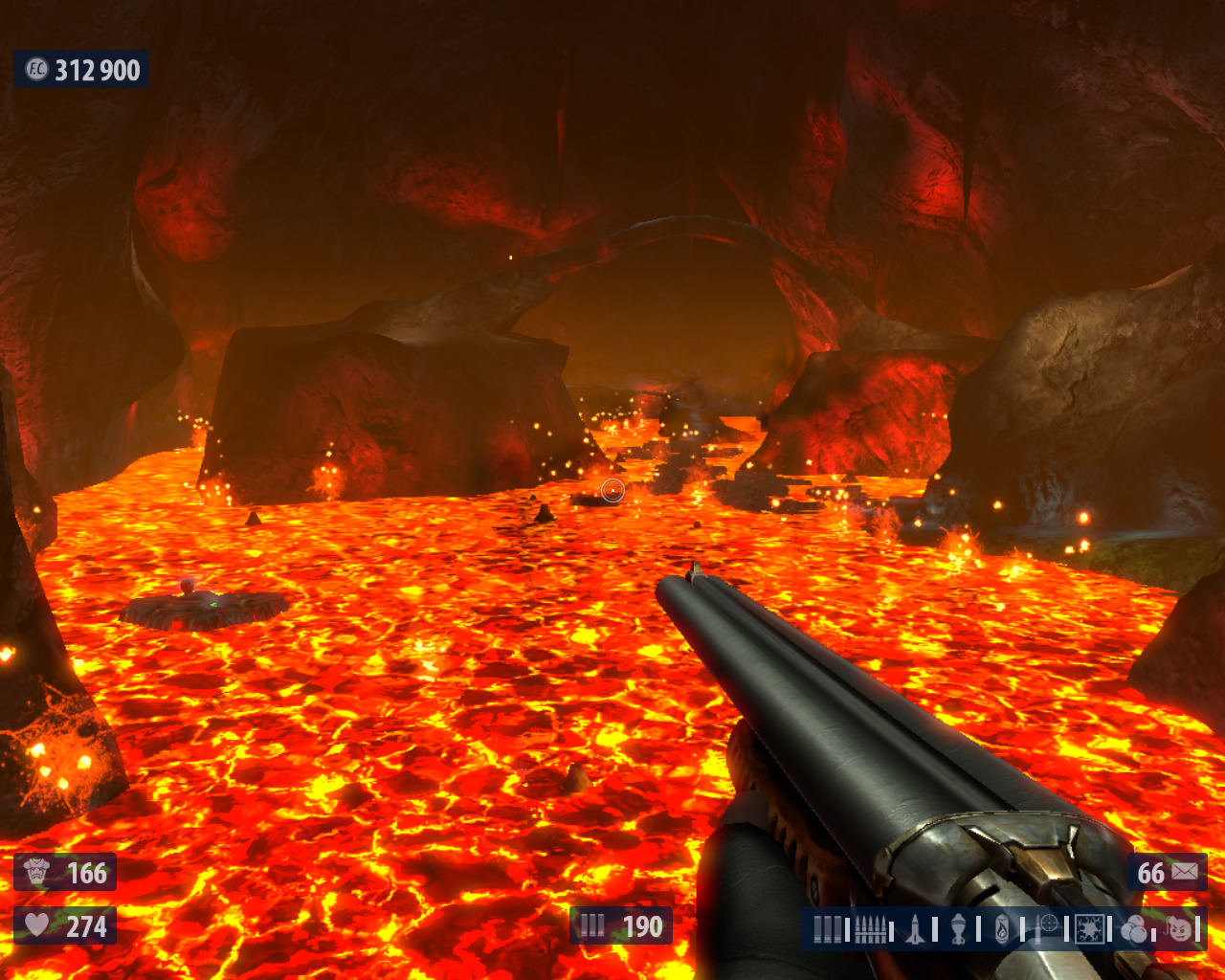Pick the cannonballs ammo icon
The image size is (1225, 980).
coord(1135,928)
